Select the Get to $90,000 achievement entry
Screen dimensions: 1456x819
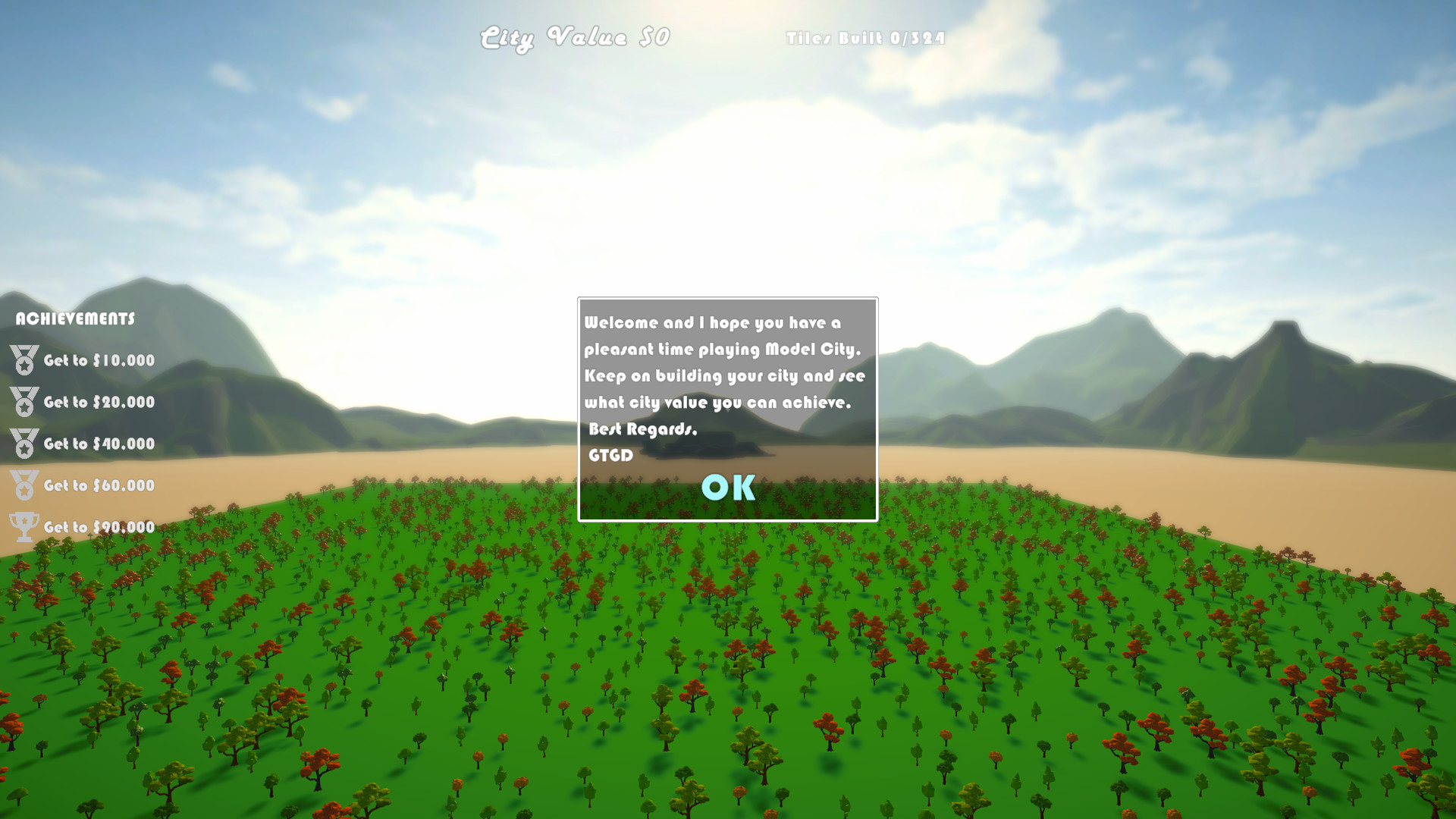99,526
